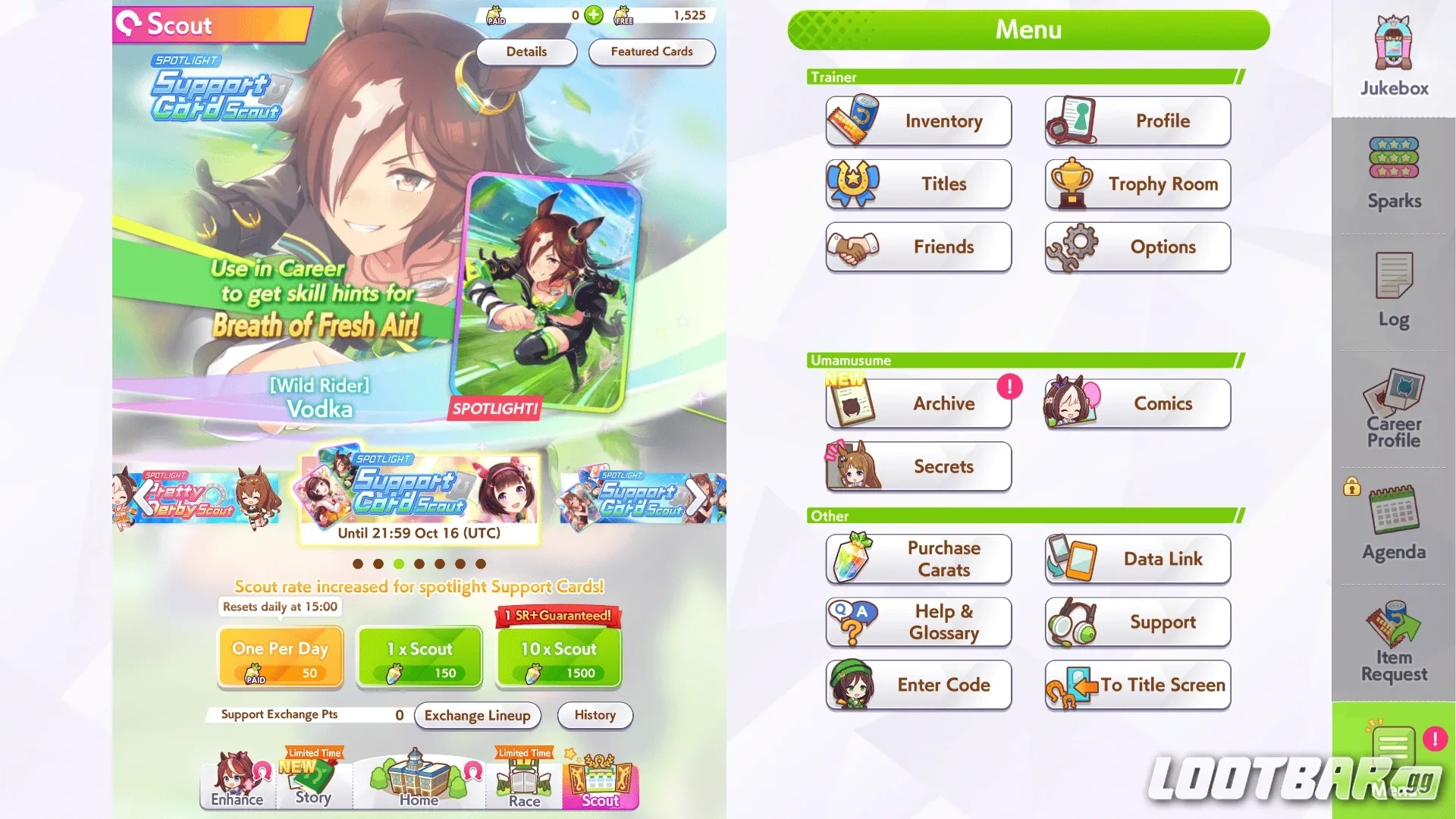Screen dimensions: 1456x819
Task: Select the third banner page dot
Action: click(x=398, y=563)
